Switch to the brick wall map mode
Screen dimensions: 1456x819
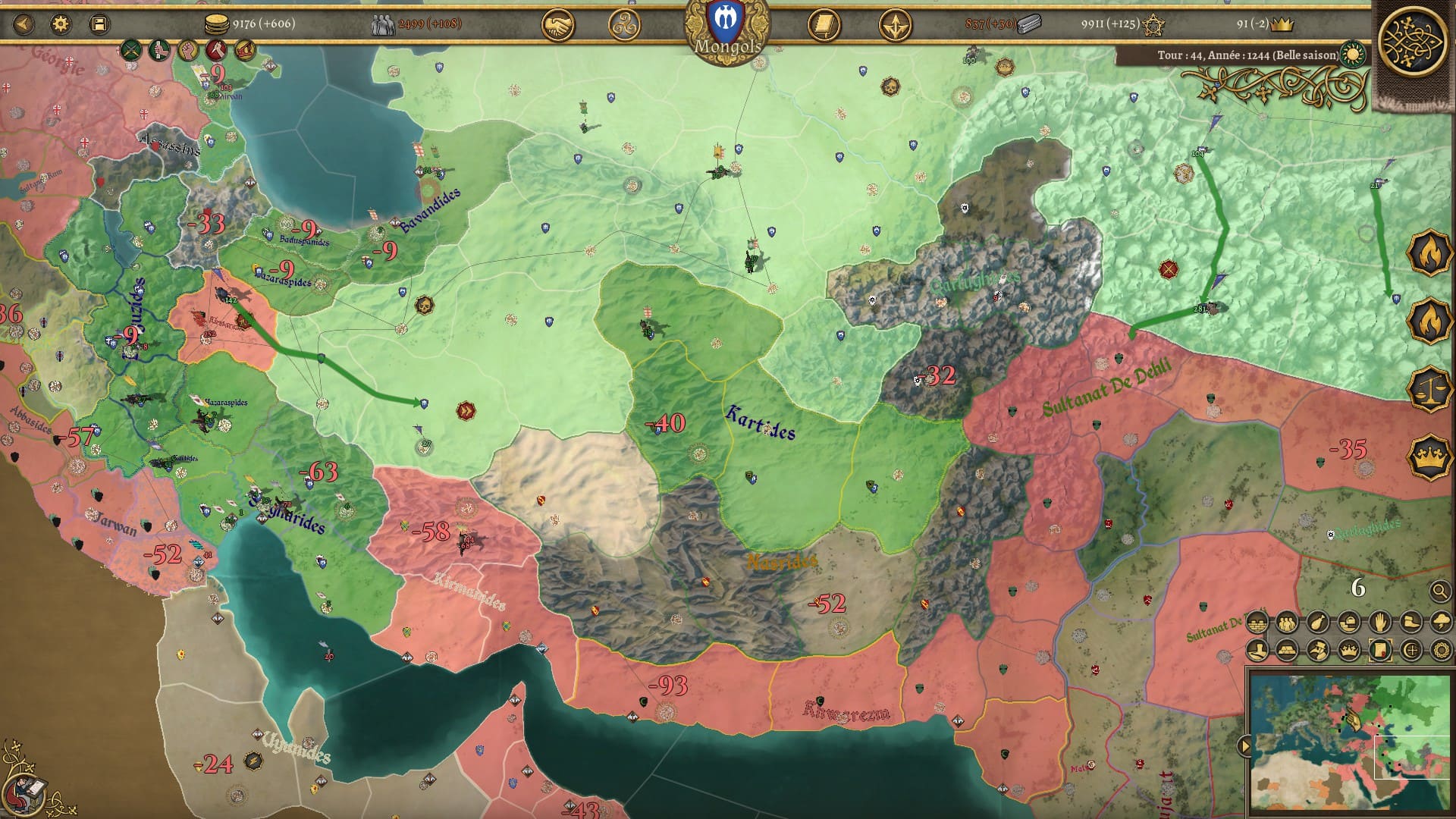tap(1257, 623)
